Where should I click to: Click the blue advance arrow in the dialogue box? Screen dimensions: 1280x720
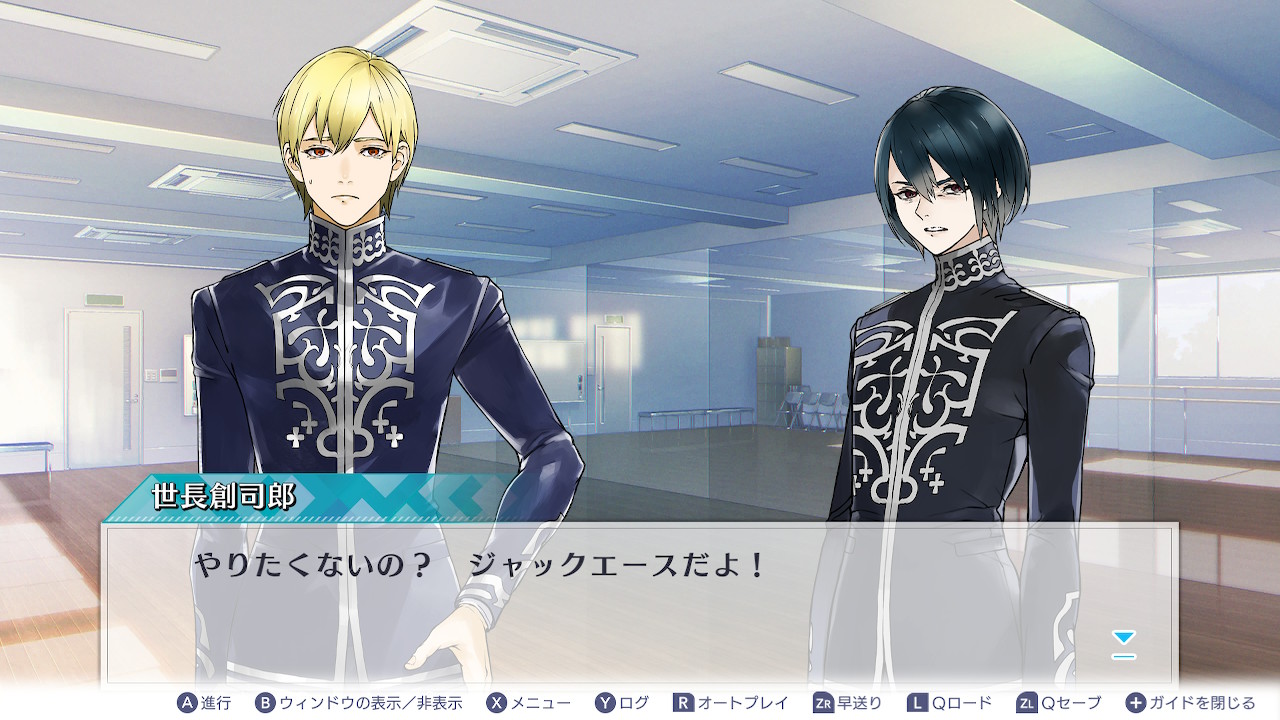point(1124,643)
